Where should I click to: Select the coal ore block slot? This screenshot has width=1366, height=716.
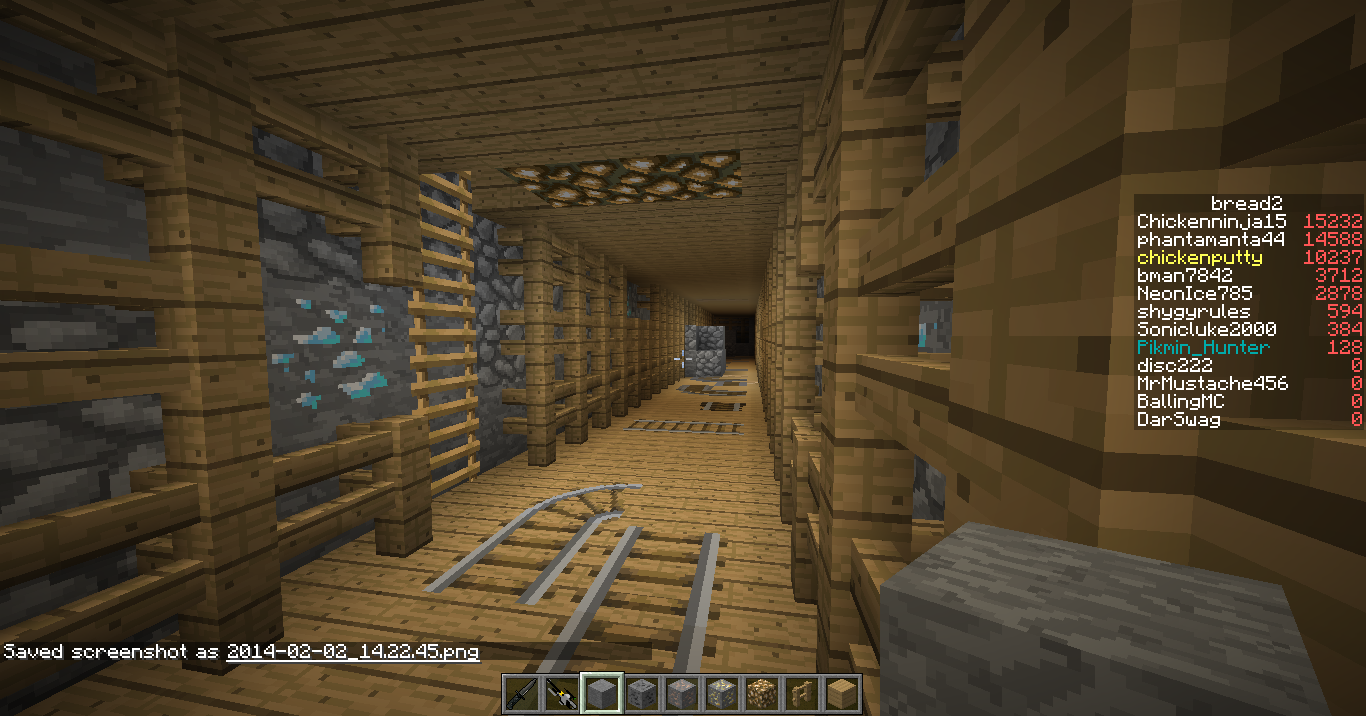pyautogui.click(x=642, y=693)
